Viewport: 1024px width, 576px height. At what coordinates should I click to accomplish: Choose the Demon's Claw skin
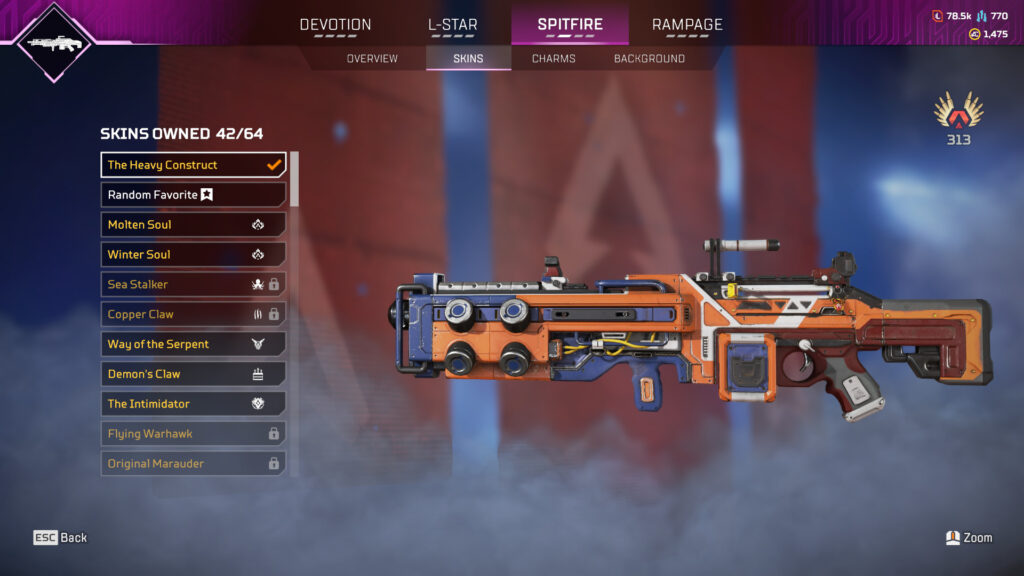(193, 374)
